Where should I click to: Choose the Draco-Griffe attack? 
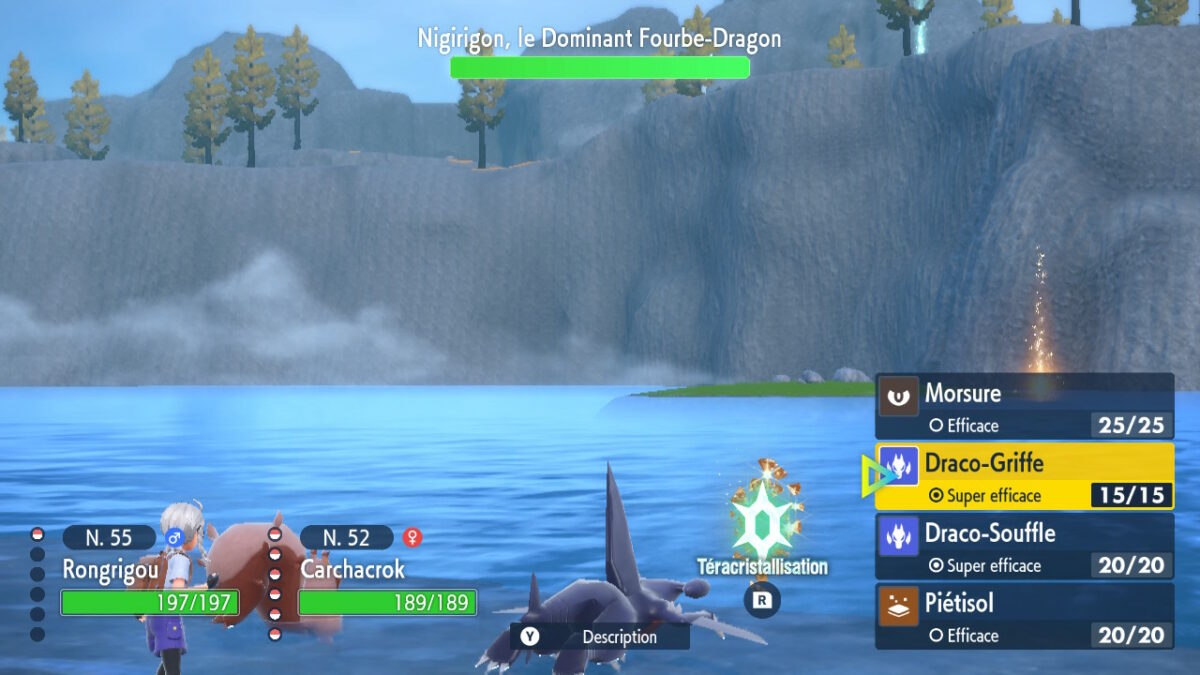point(1024,477)
